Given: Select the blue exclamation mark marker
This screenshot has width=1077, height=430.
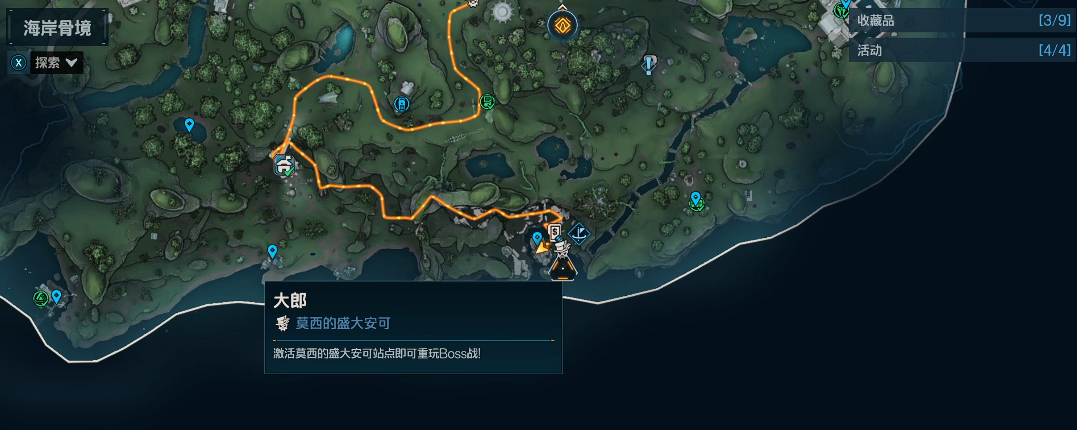Looking at the screenshot, I should click(650, 64).
